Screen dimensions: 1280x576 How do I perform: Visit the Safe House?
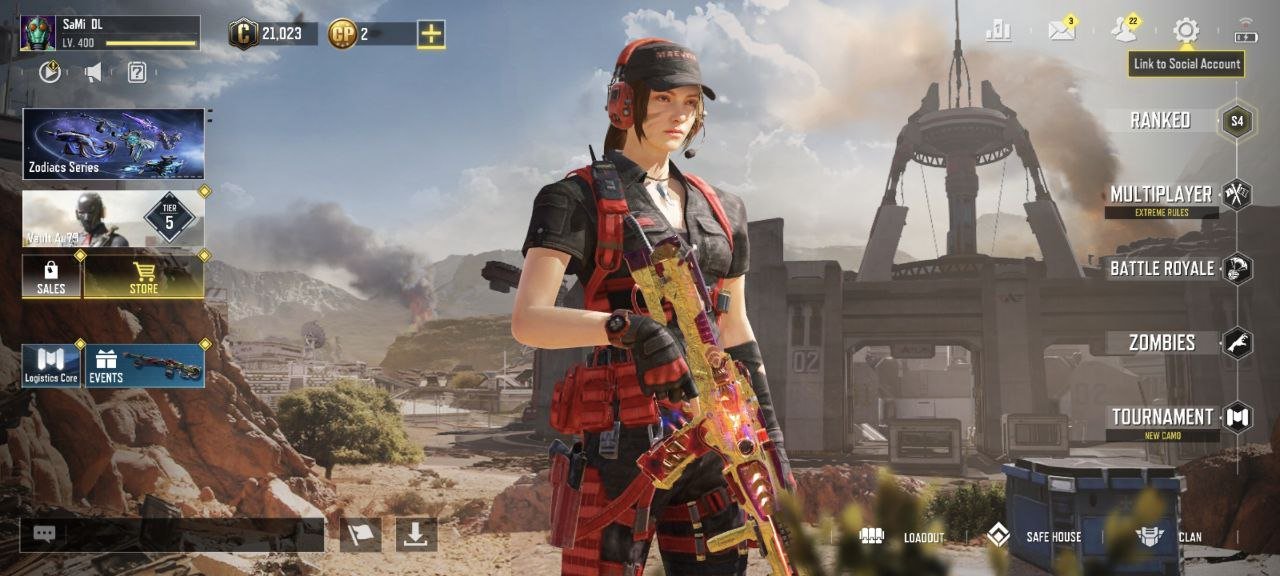tap(1034, 537)
